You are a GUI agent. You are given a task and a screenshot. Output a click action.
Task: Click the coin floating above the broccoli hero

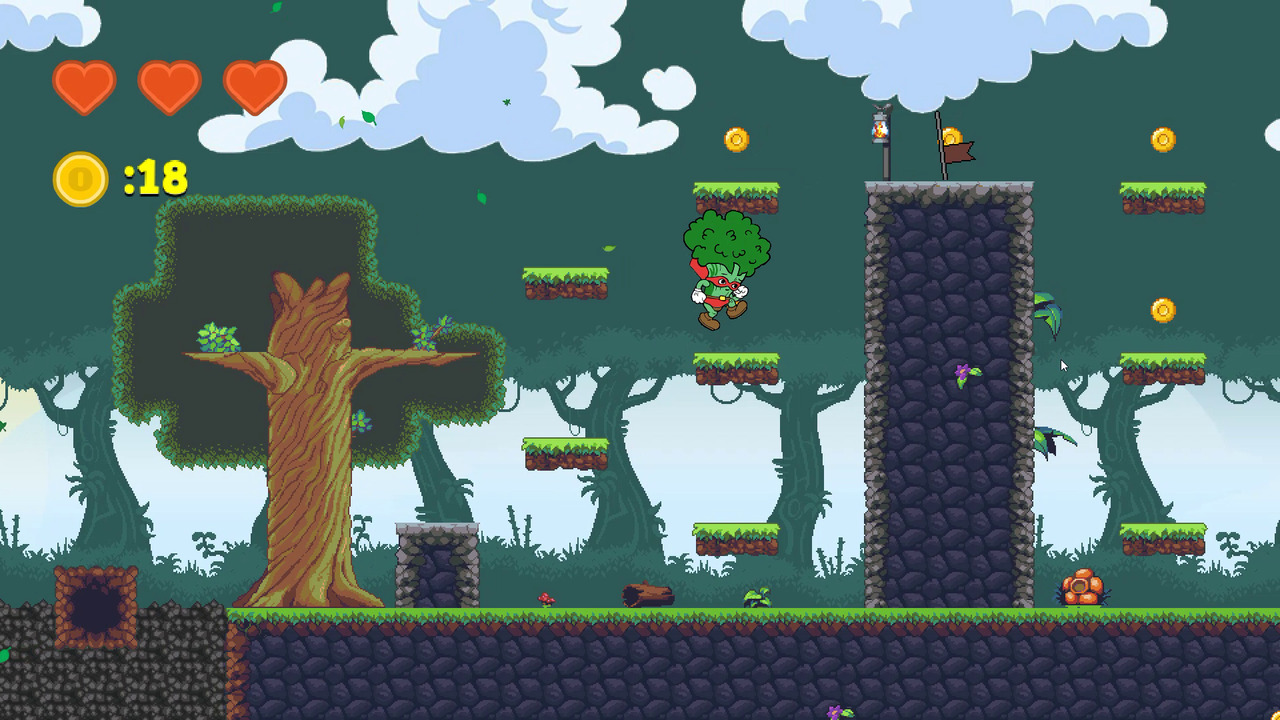737,140
